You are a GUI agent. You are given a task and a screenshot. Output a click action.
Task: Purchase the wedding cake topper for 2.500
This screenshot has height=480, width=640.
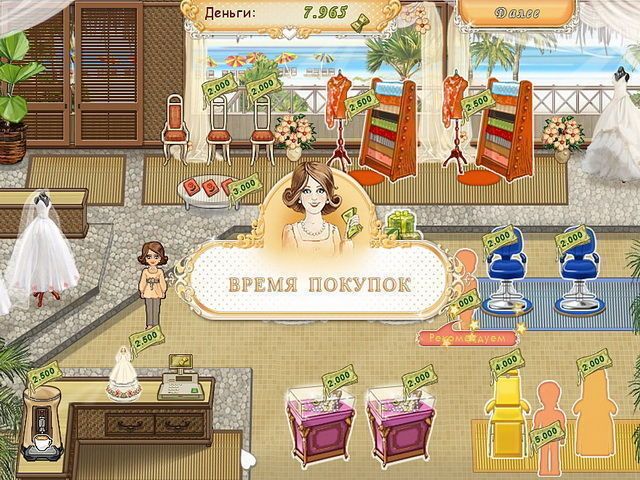(124, 374)
